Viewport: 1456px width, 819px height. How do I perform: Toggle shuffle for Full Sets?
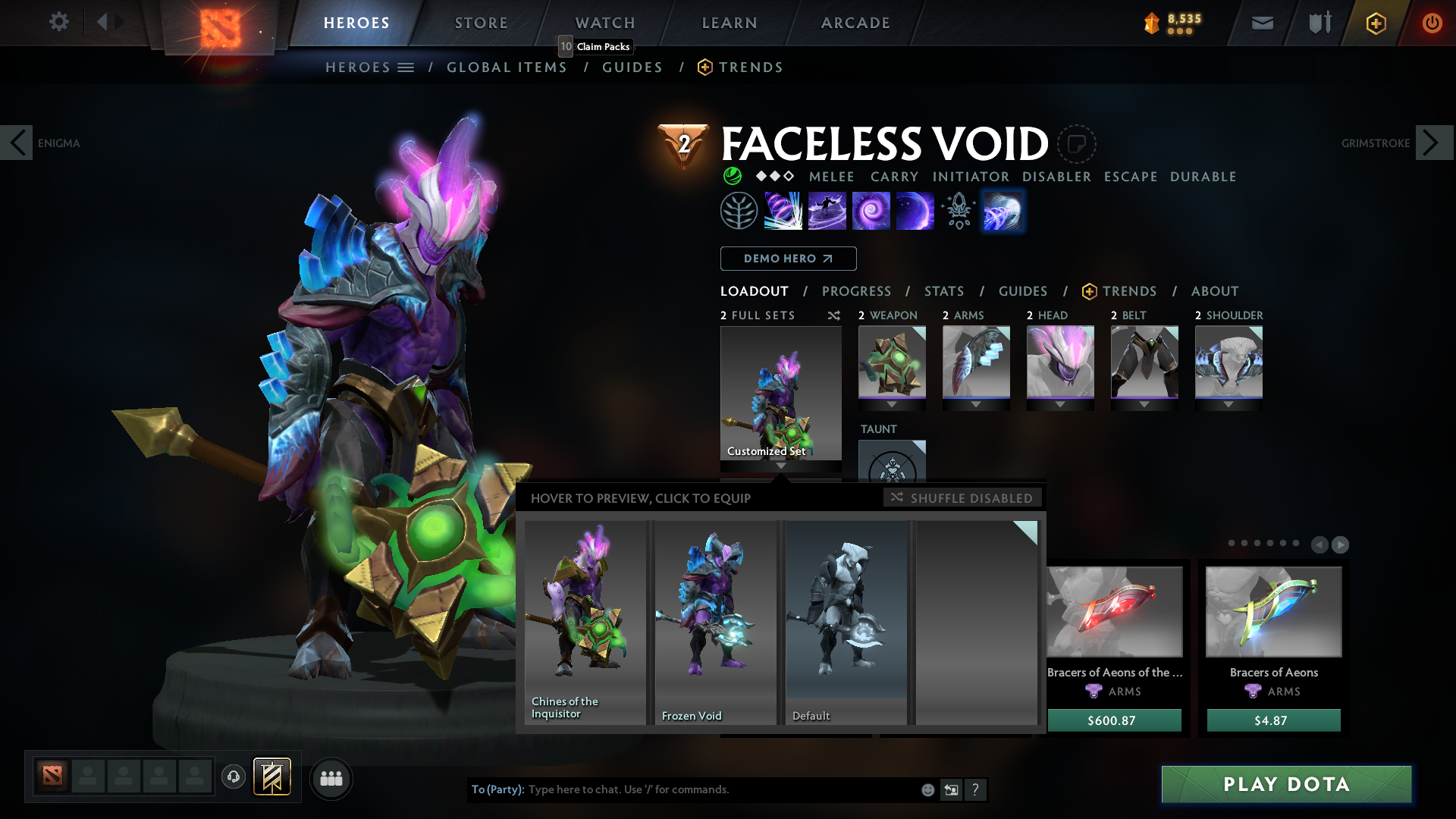pyautogui.click(x=834, y=315)
